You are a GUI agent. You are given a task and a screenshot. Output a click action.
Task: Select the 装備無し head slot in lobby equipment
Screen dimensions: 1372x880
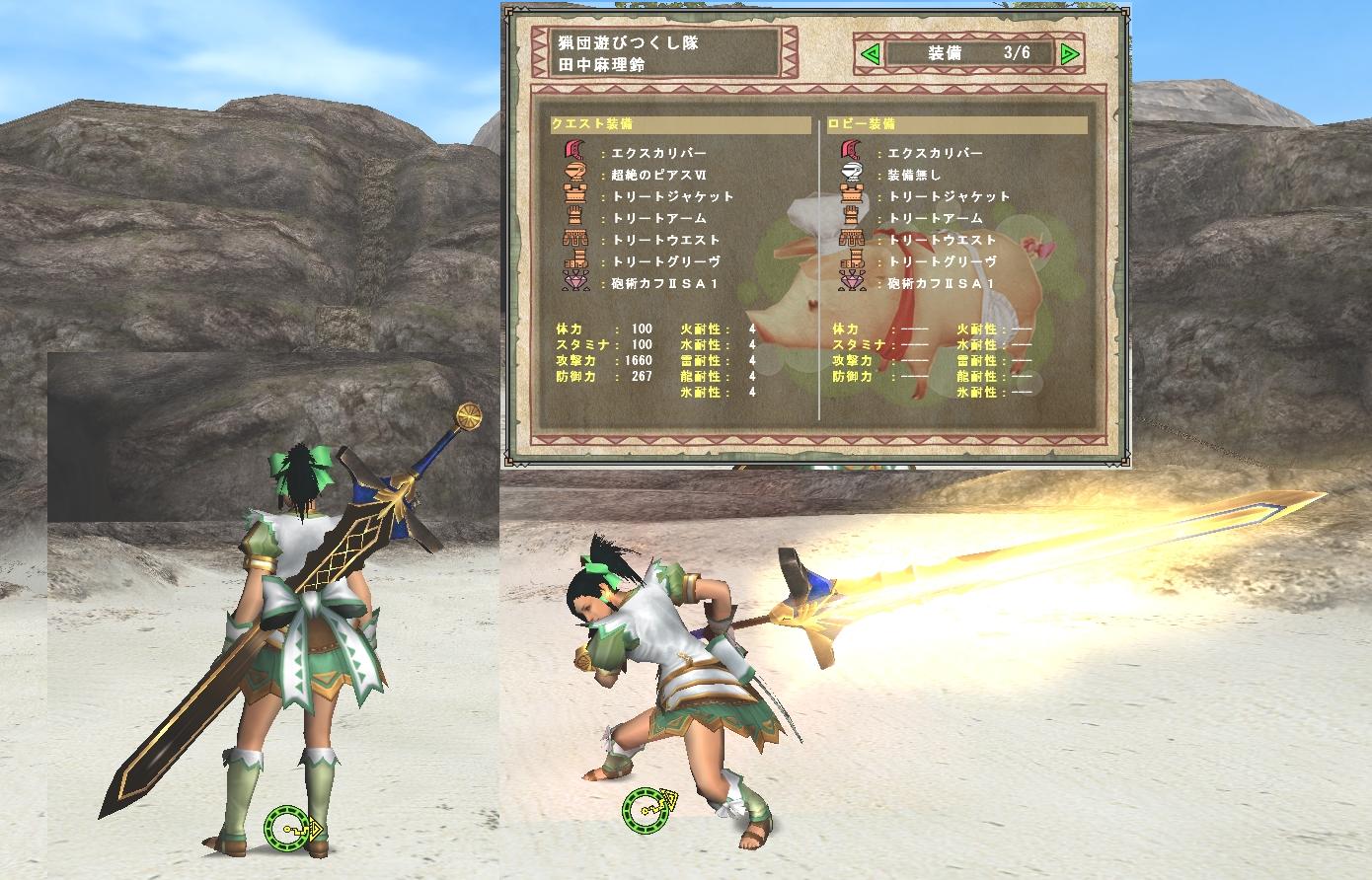pyautogui.click(x=914, y=175)
